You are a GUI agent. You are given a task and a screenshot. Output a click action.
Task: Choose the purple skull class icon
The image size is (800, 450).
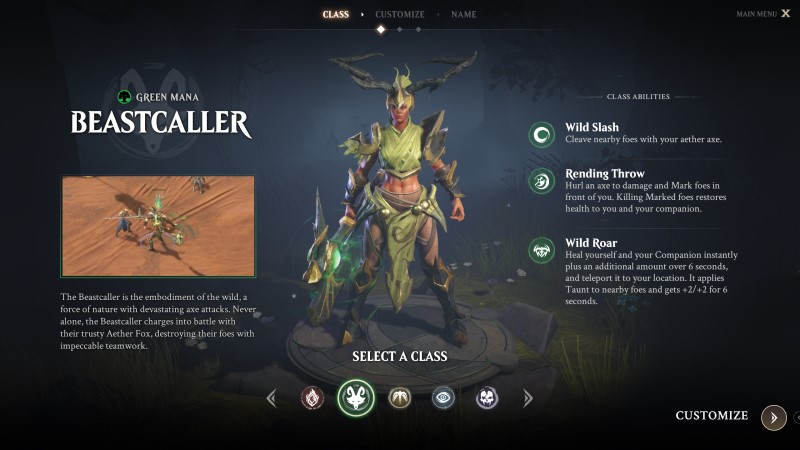coord(487,398)
